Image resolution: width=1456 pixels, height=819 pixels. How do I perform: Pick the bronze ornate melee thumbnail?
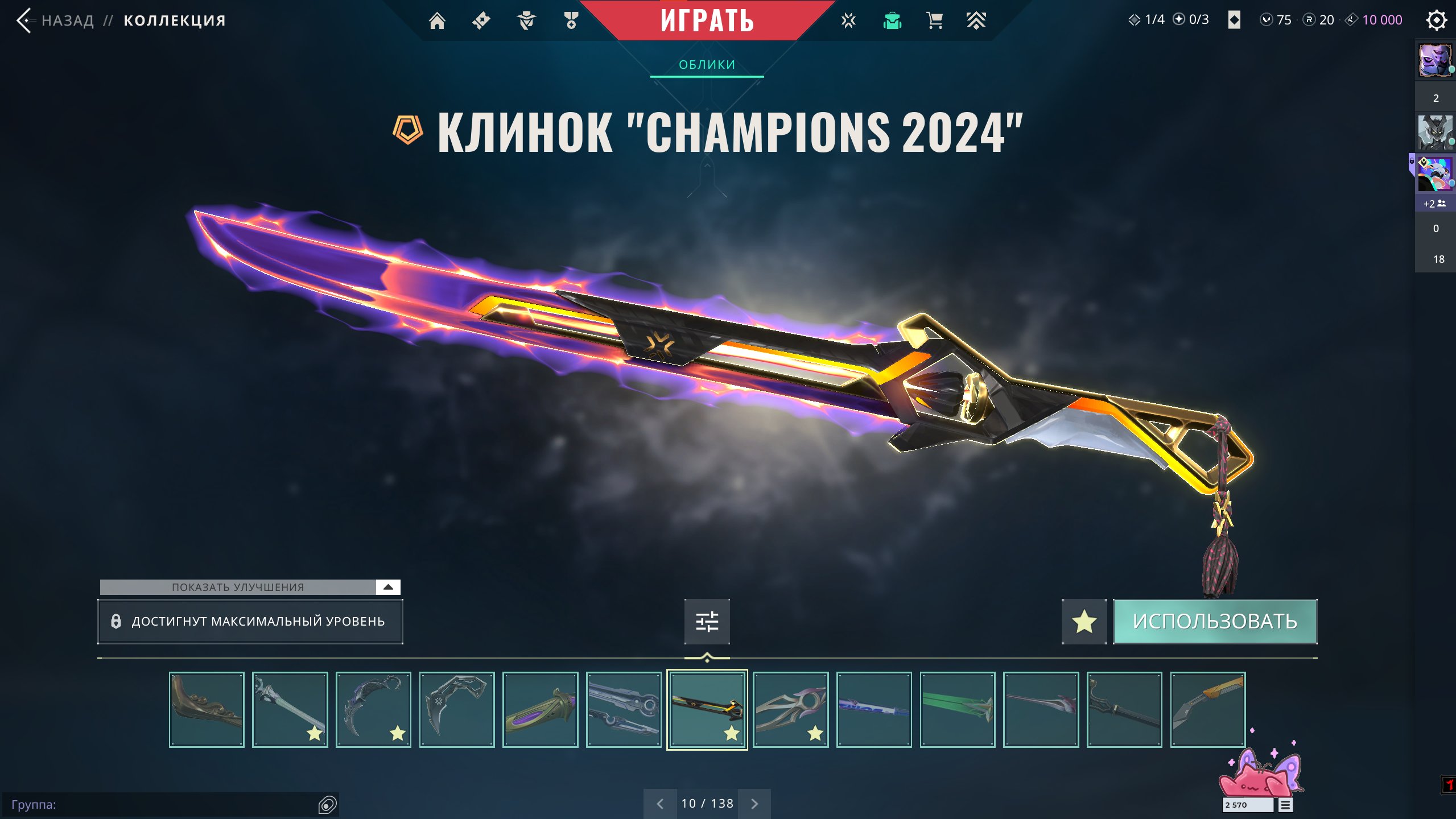coord(207,709)
